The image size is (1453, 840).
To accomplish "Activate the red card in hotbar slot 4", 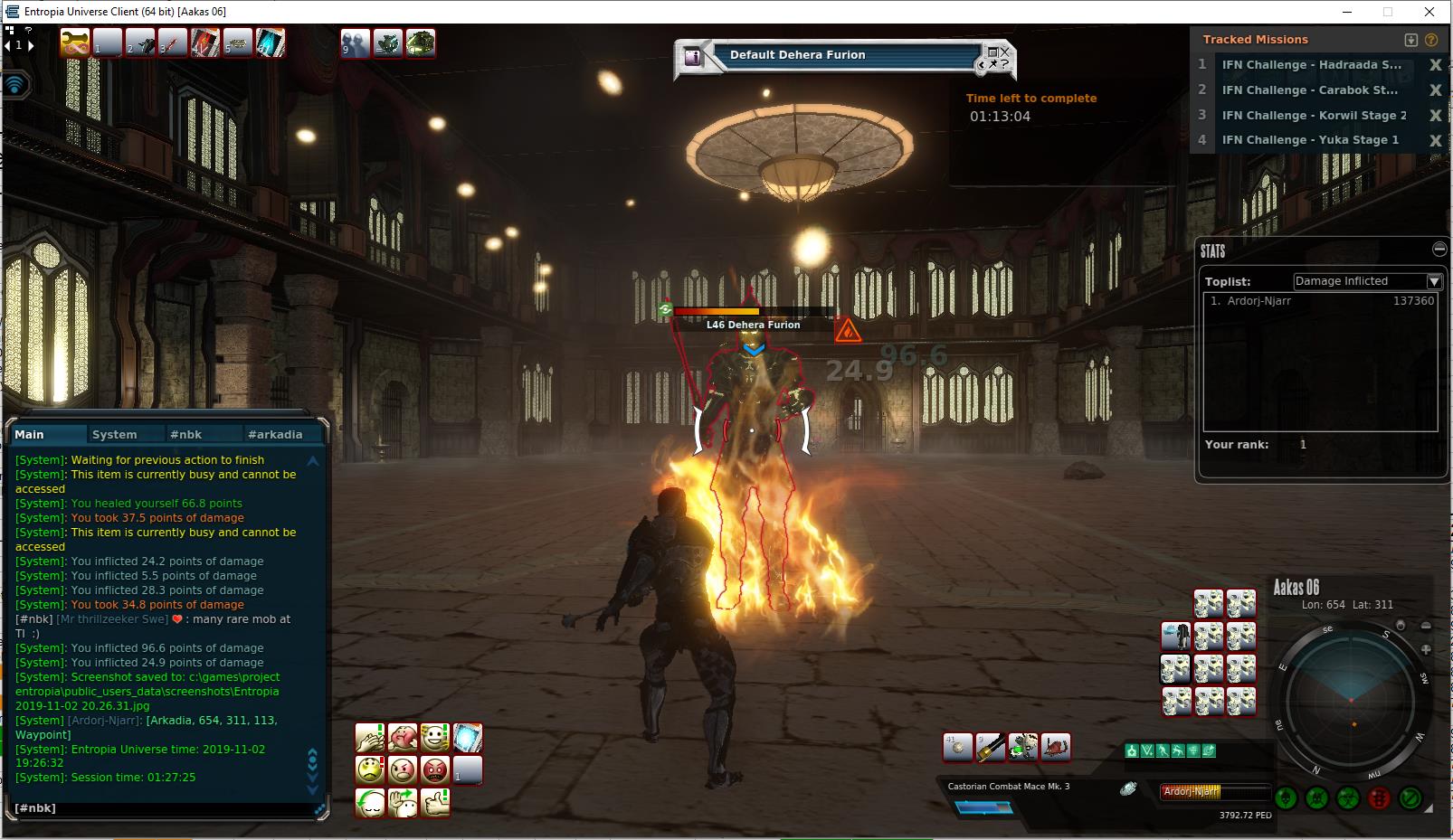I will pos(205,42).
